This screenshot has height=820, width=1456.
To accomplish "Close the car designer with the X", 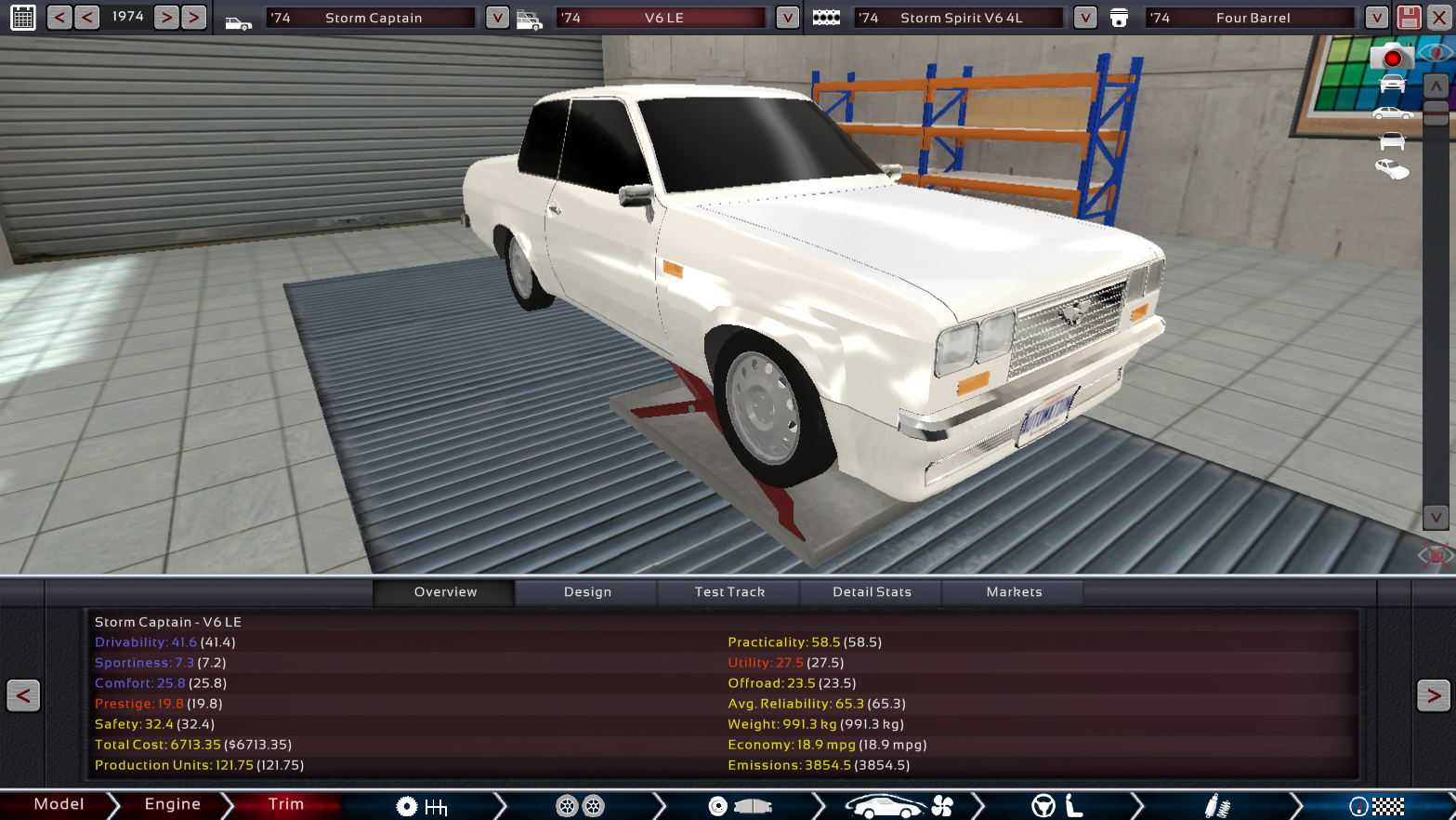I will pyautogui.click(x=1438, y=18).
